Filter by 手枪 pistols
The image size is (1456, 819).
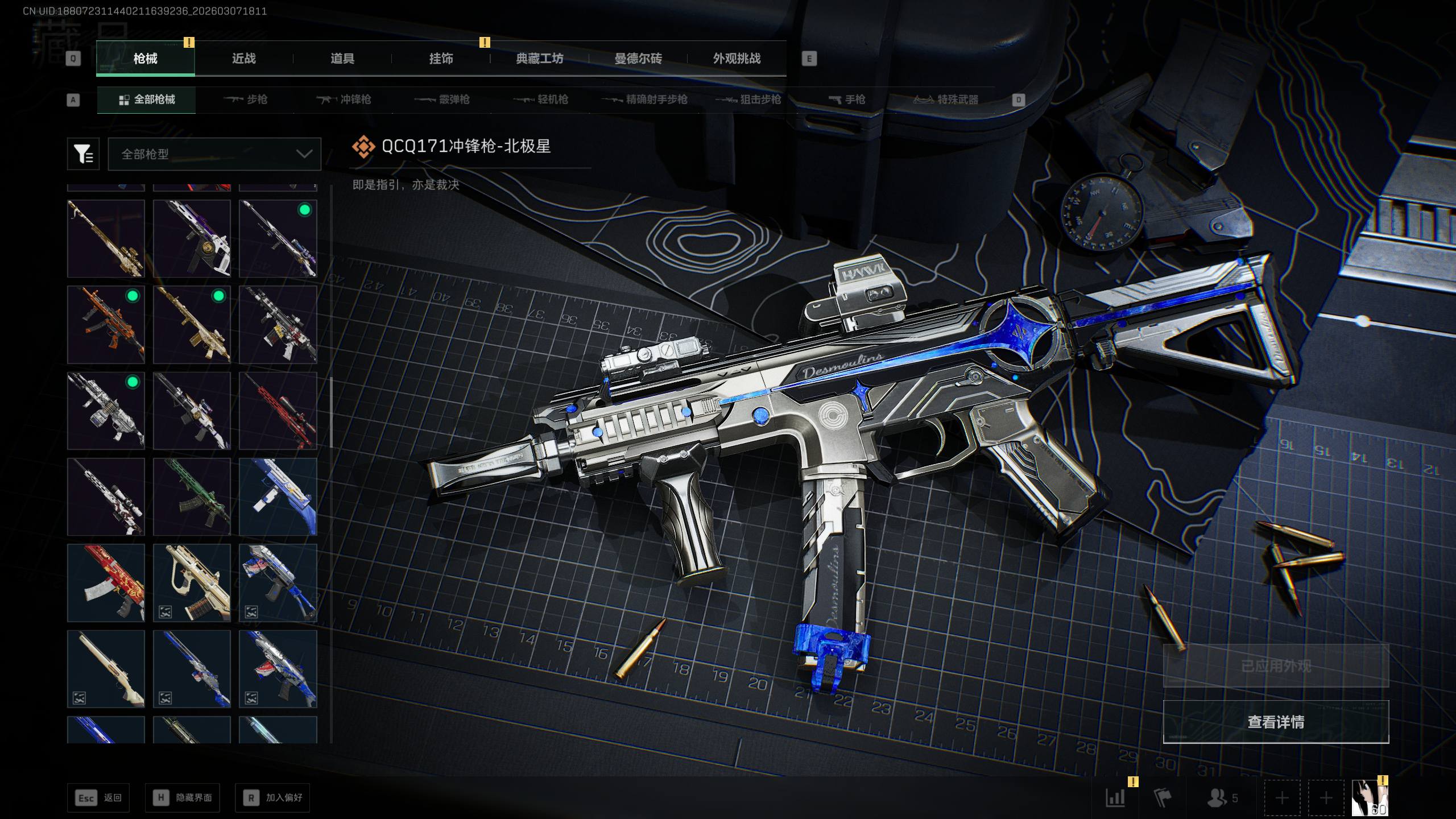[847, 100]
